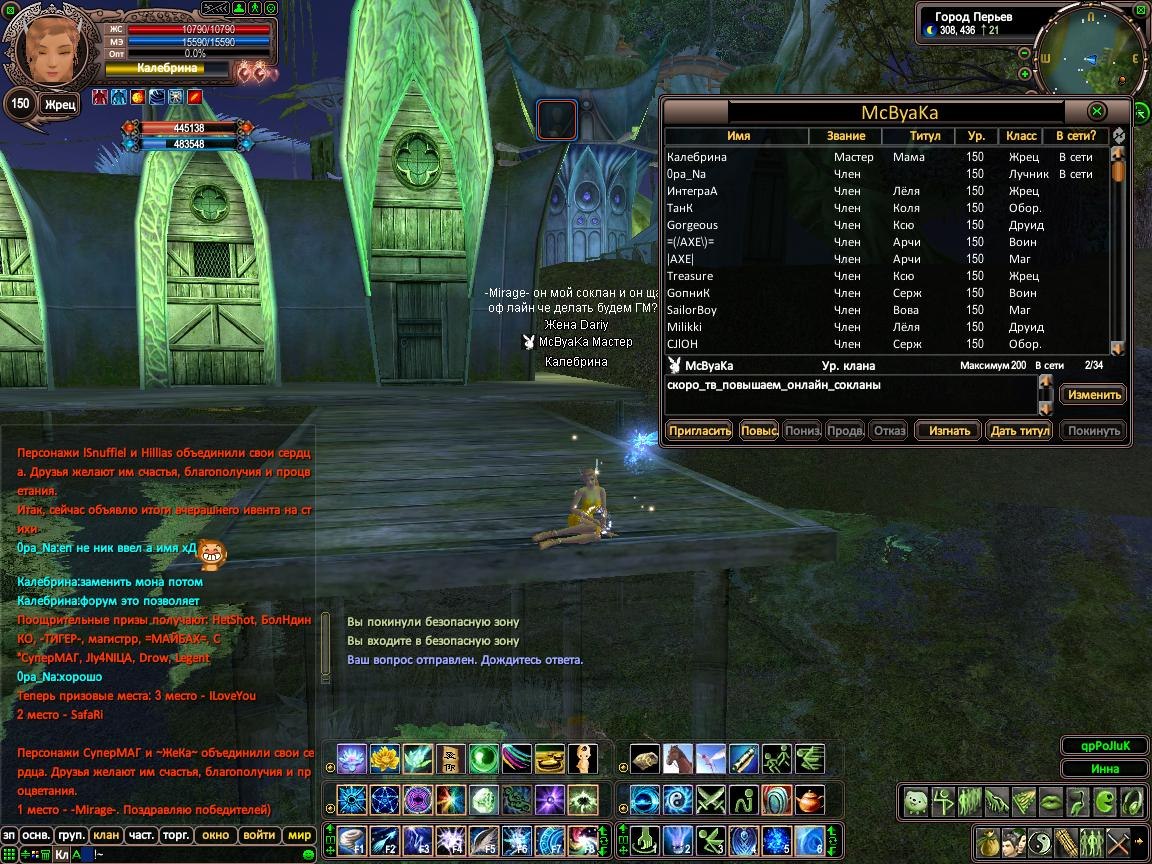Click the Пригласить (invite) clan button
Viewport: 1152px width, 864px height.
pos(700,431)
